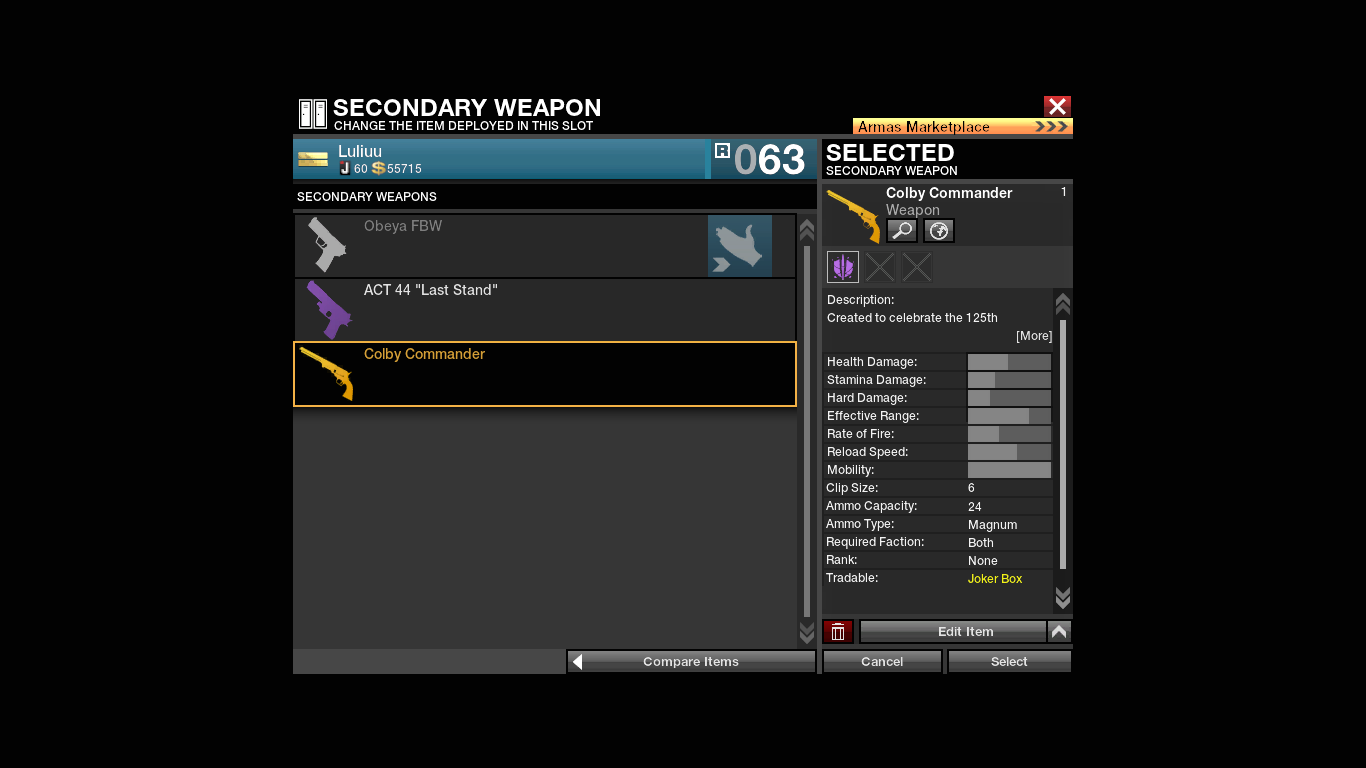
Task: Open the Edit Item button
Action: click(x=953, y=632)
